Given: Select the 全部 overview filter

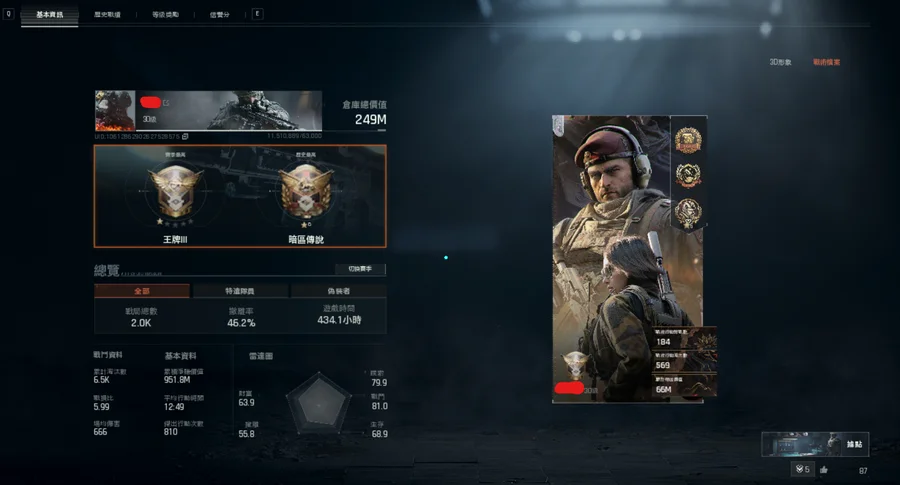Looking at the screenshot, I should 141,291.
